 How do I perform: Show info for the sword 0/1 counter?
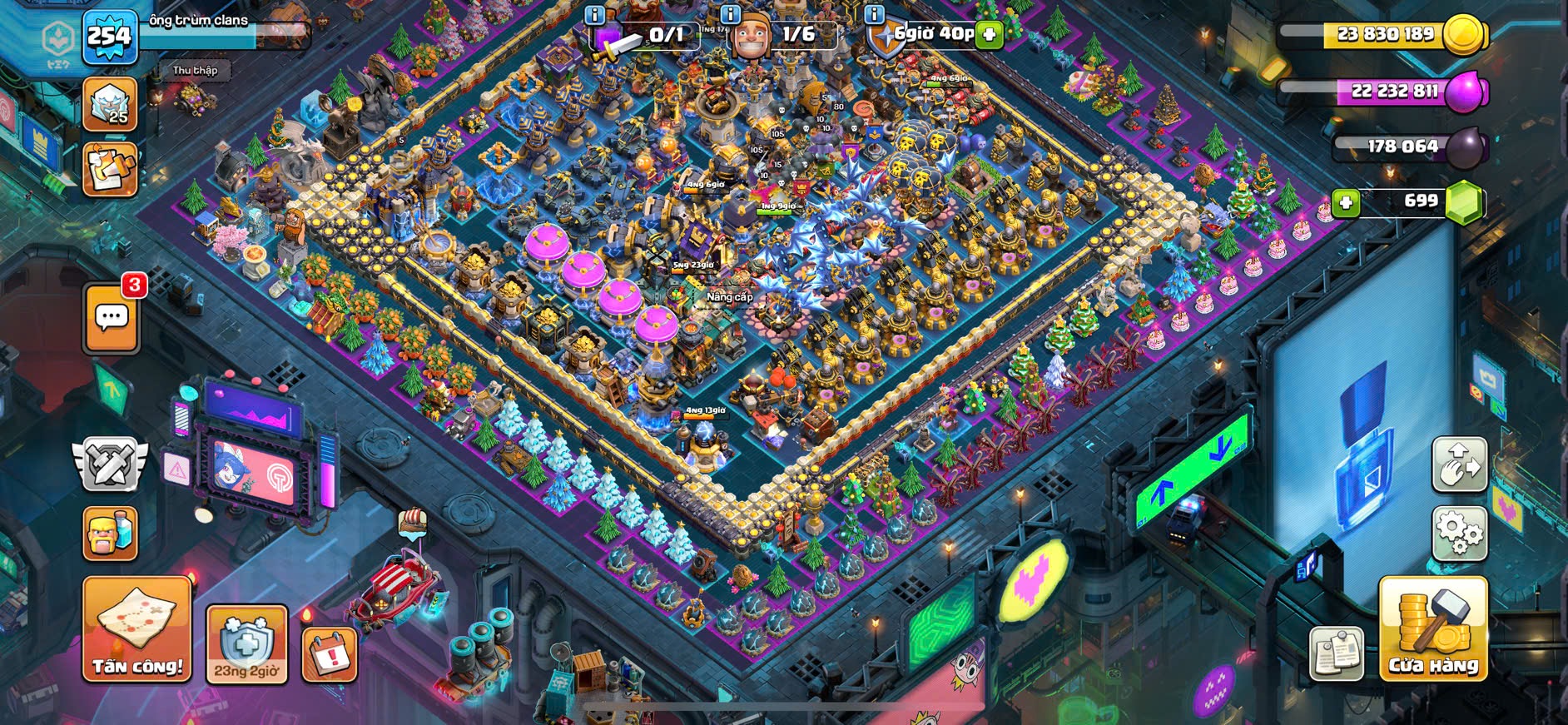(594, 14)
